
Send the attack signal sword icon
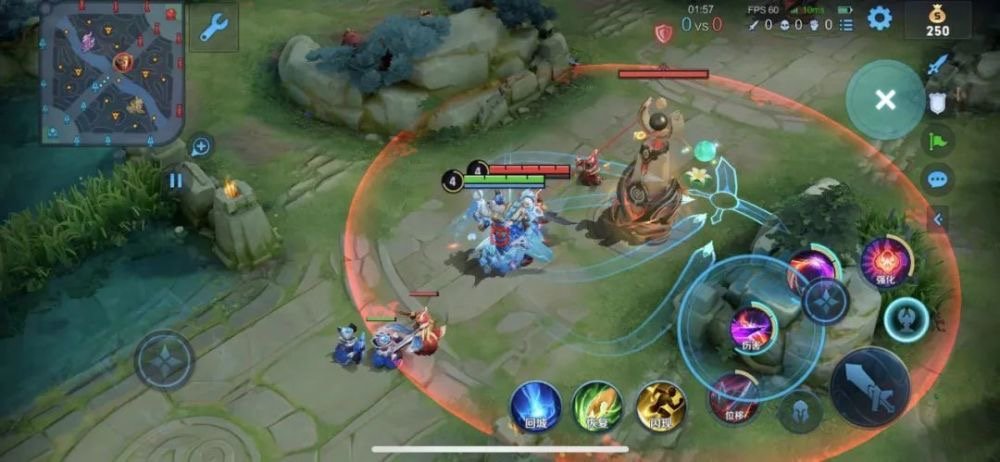937,66
